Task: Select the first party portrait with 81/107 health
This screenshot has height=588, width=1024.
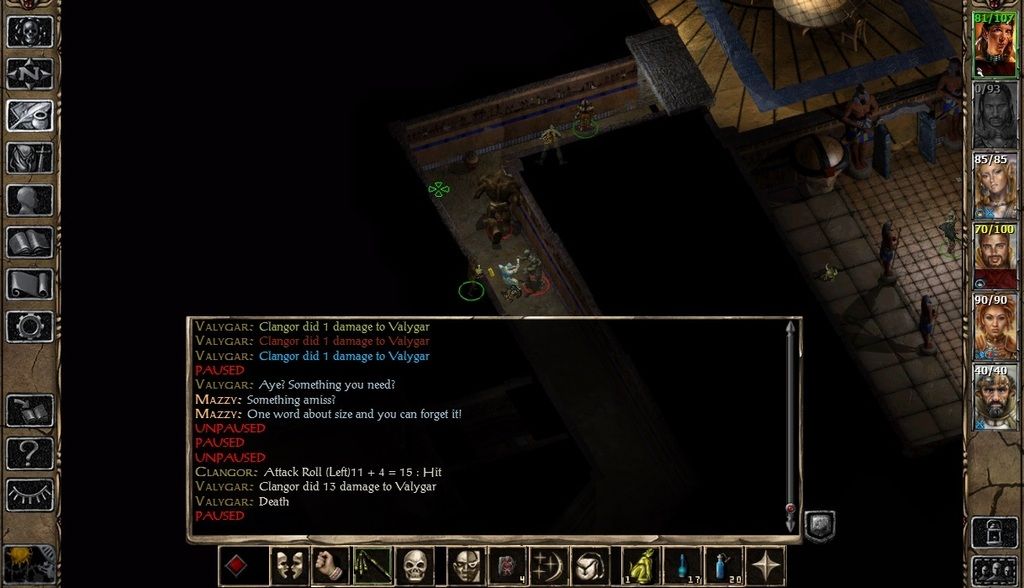Action: 995,45
